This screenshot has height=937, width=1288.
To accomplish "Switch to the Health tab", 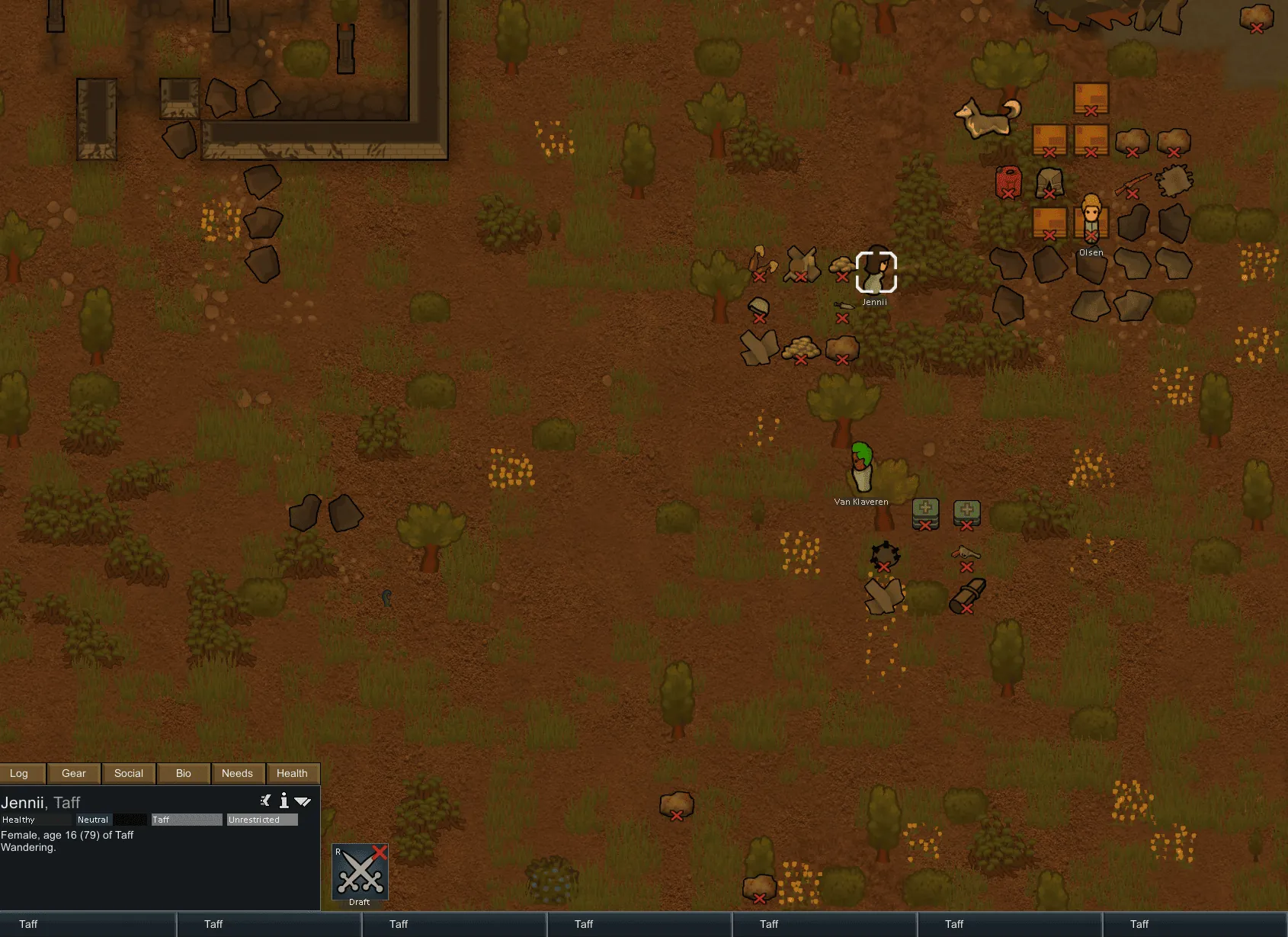I will (292, 773).
